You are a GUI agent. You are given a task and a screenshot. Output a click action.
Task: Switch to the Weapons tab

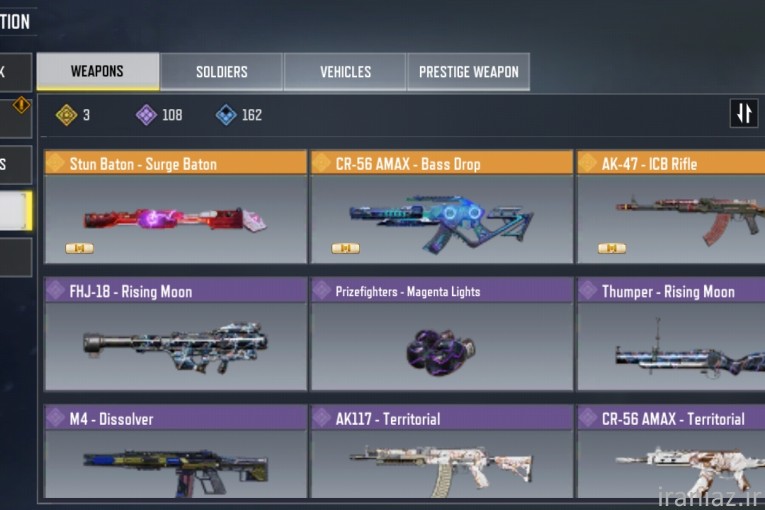click(x=97, y=72)
